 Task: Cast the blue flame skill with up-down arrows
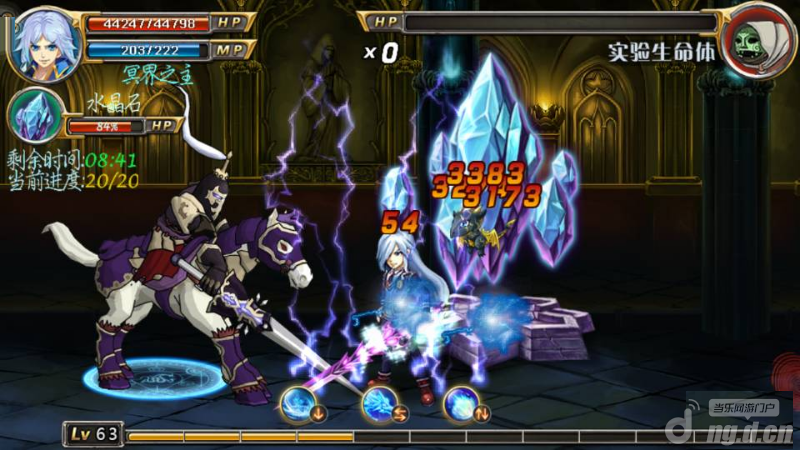point(461,403)
